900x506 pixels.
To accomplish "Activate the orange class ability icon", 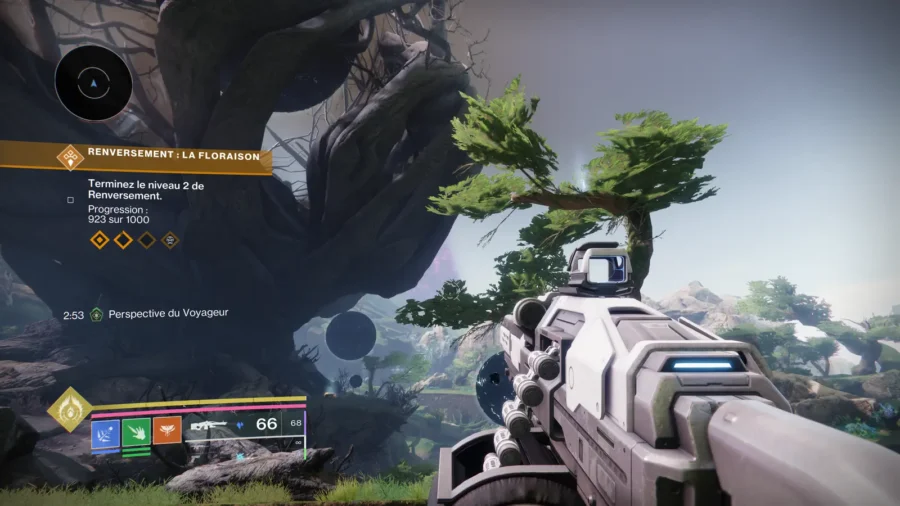I will 167,432.
